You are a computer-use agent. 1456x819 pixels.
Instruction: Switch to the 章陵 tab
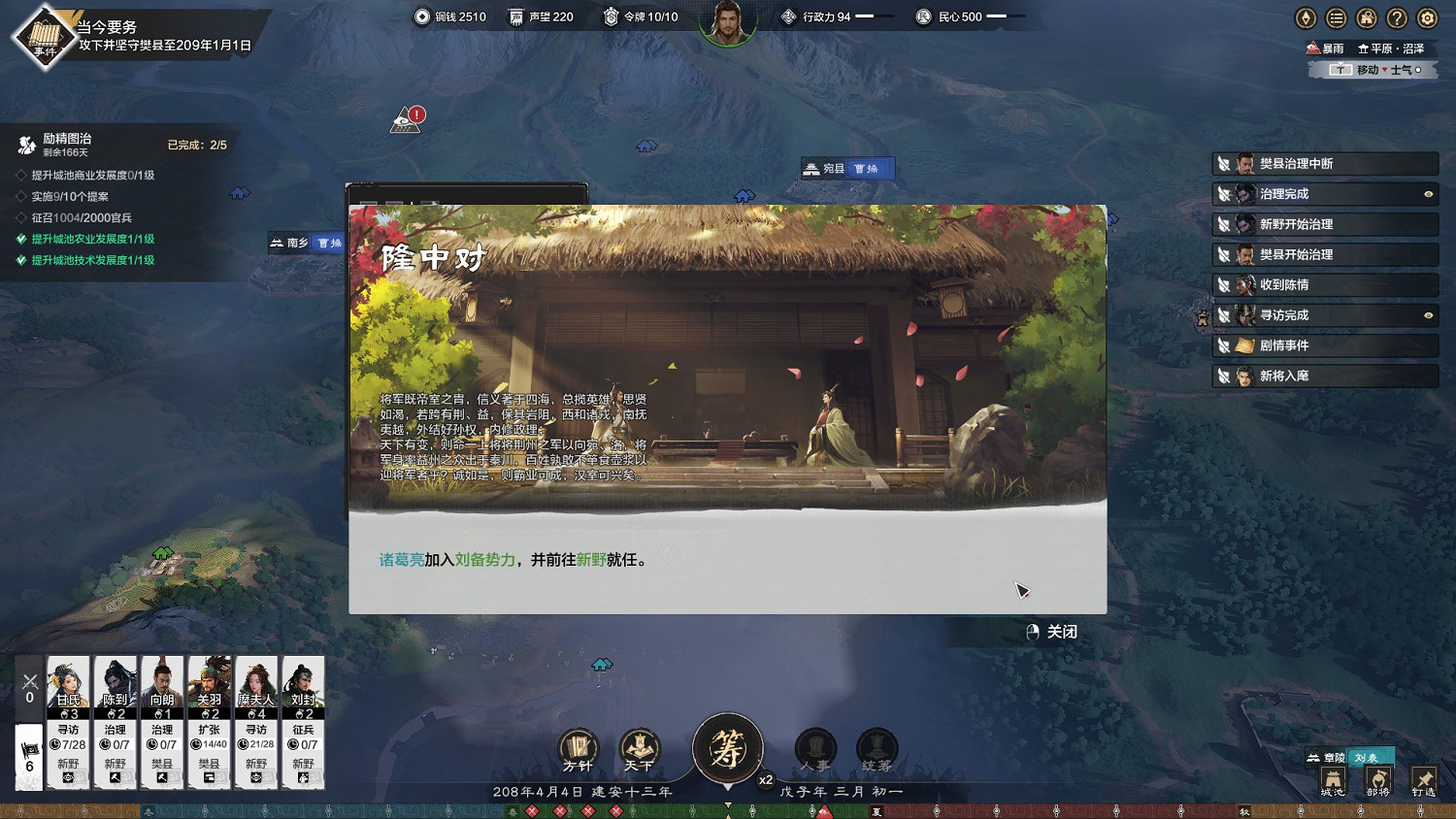coord(1333,755)
